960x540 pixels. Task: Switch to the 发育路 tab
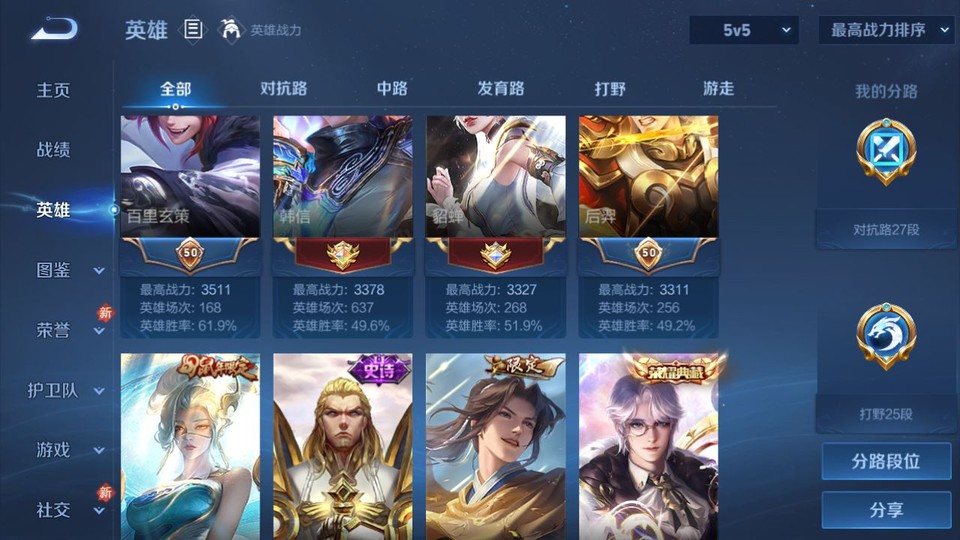[x=501, y=88]
